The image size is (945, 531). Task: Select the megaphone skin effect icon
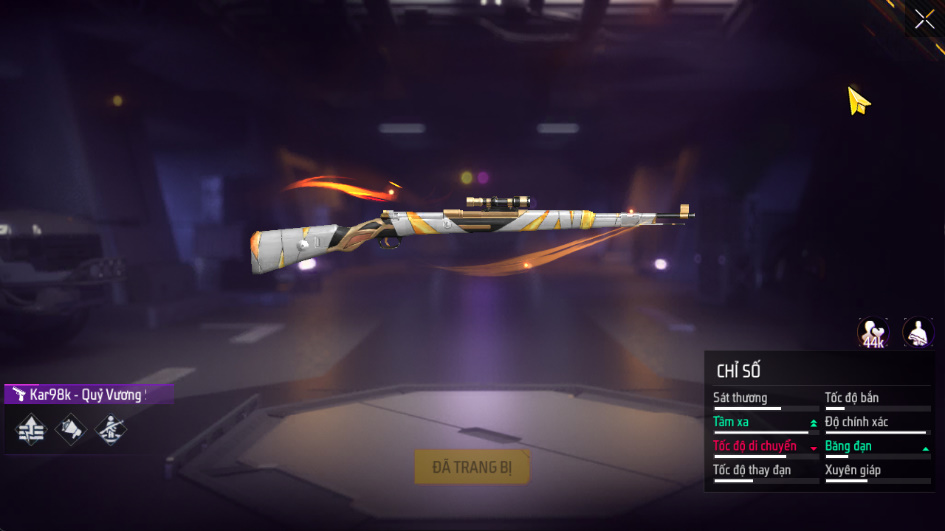coord(71,429)
